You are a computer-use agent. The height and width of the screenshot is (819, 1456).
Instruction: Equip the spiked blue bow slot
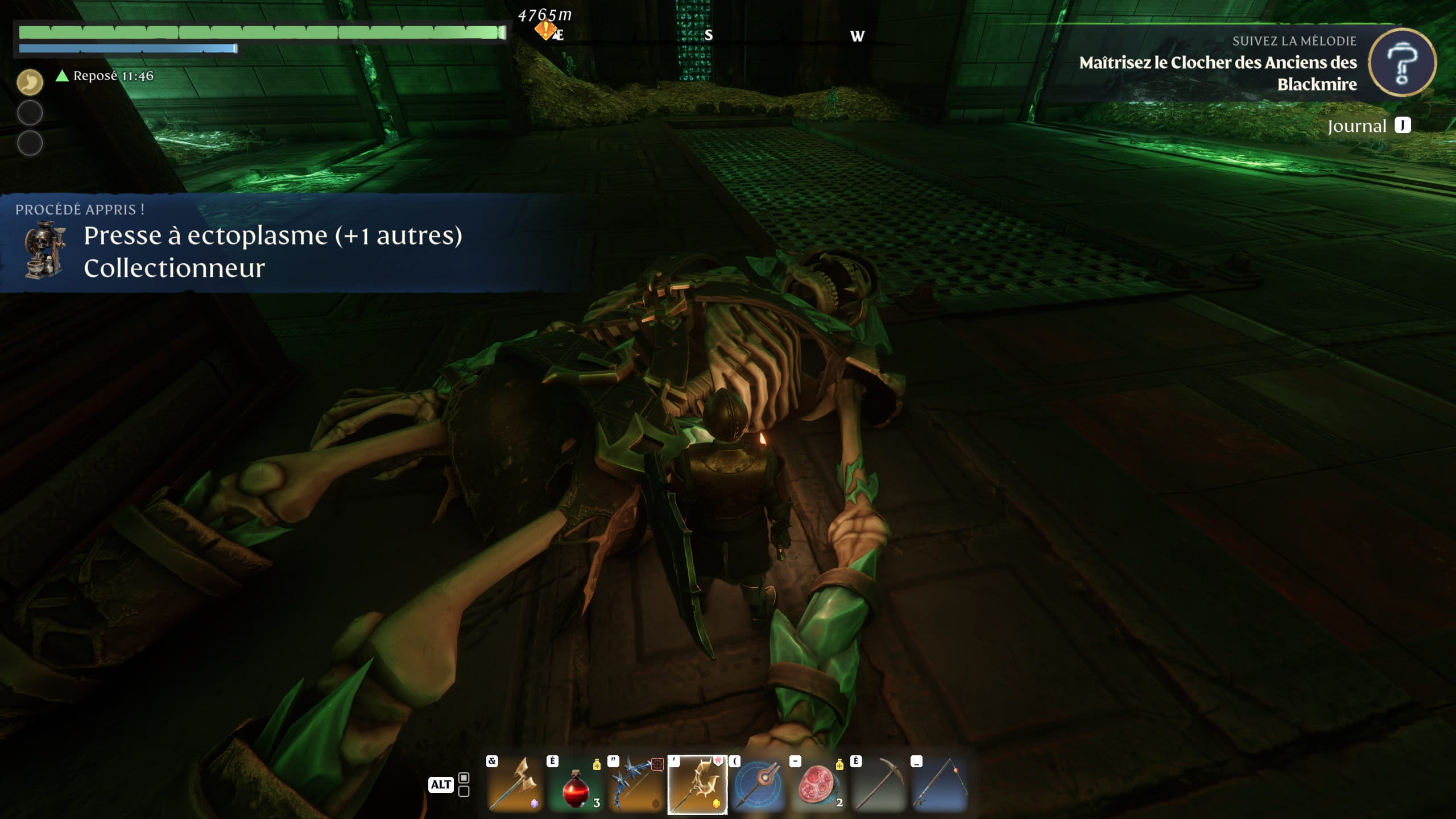636,785
